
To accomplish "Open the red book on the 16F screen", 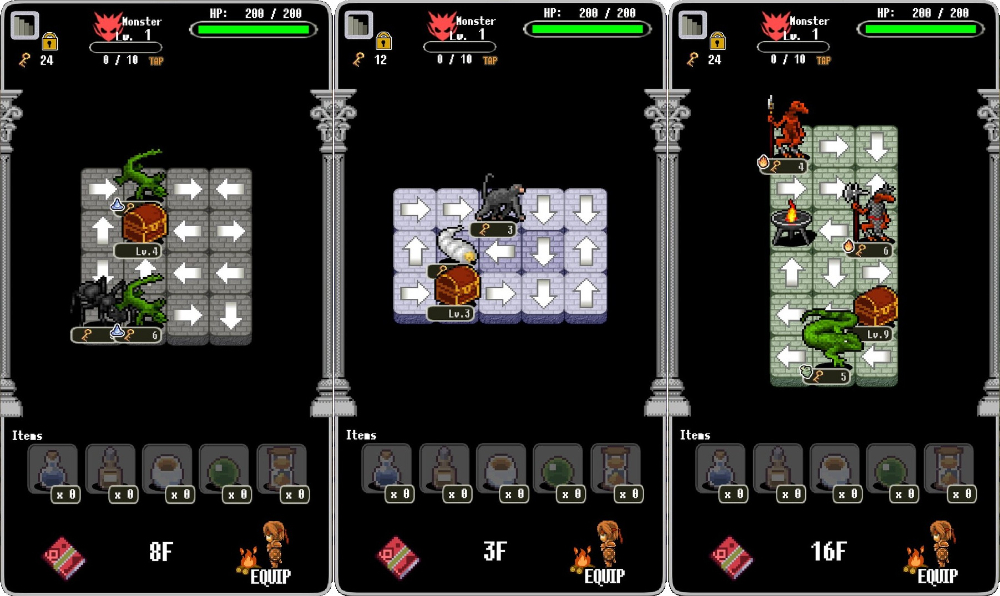I will coord(730,556).
